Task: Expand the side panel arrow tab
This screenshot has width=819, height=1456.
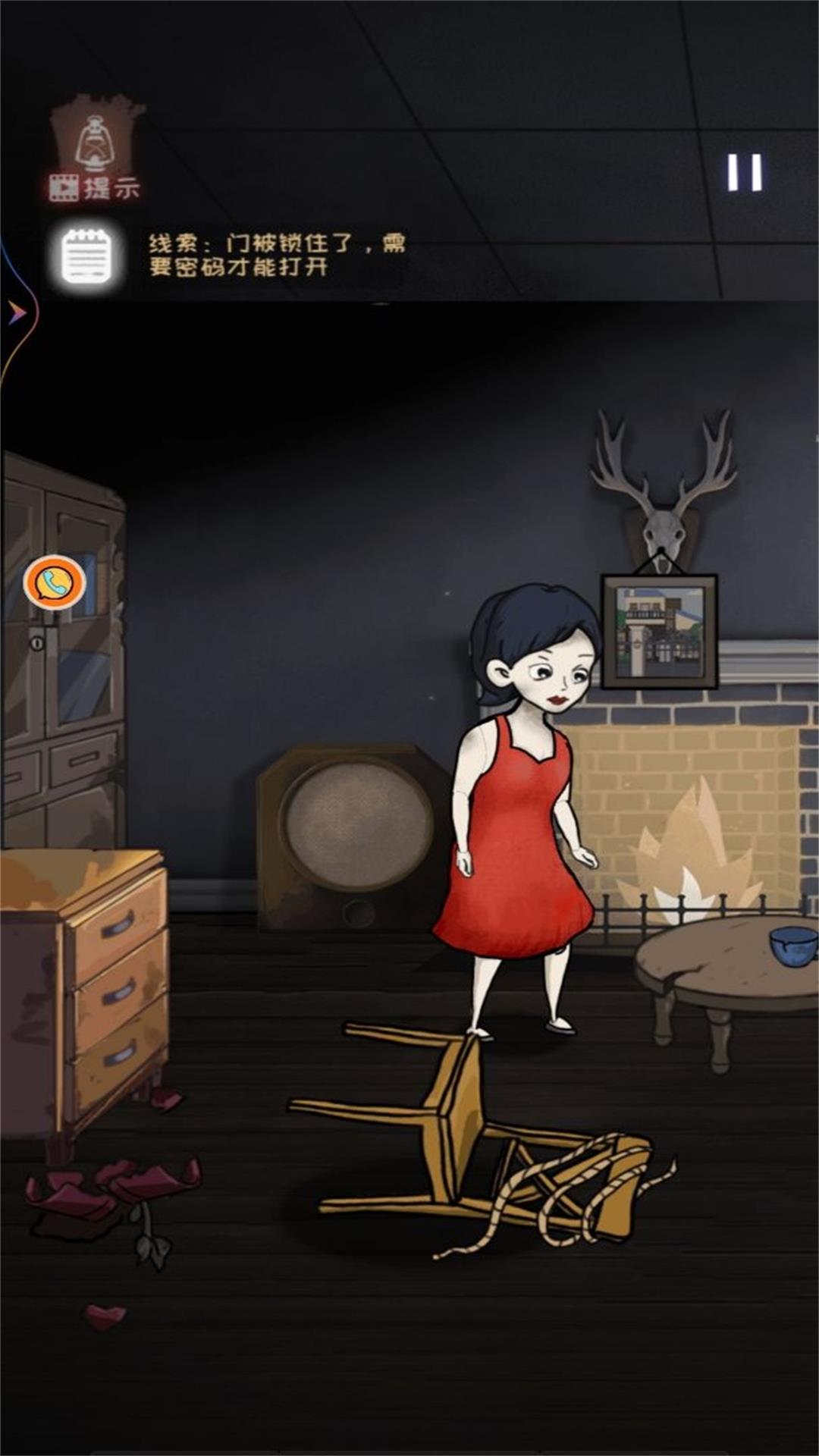Action: 15,312
